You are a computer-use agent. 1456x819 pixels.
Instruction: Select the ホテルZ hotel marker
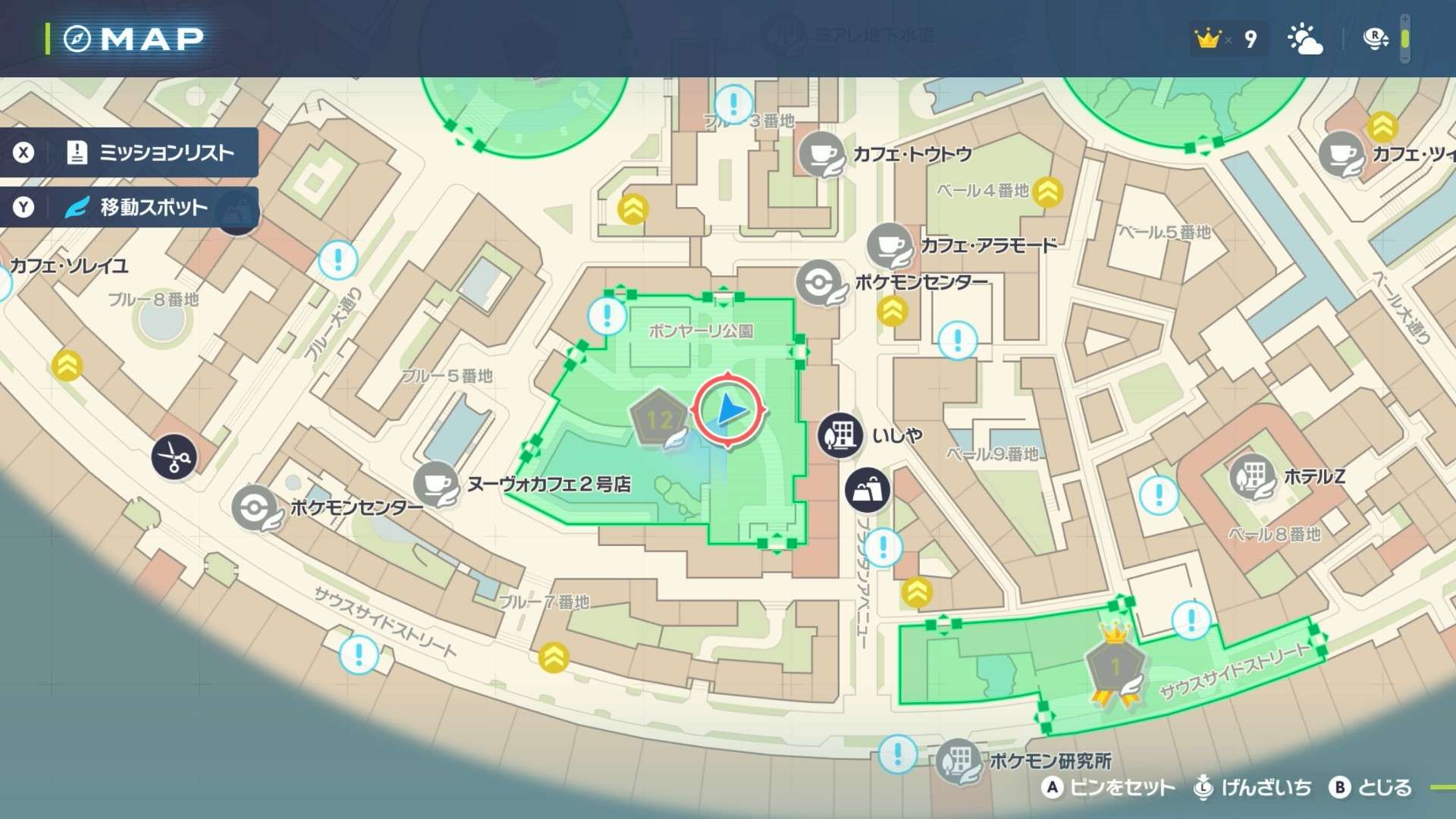coord(1252,476)
